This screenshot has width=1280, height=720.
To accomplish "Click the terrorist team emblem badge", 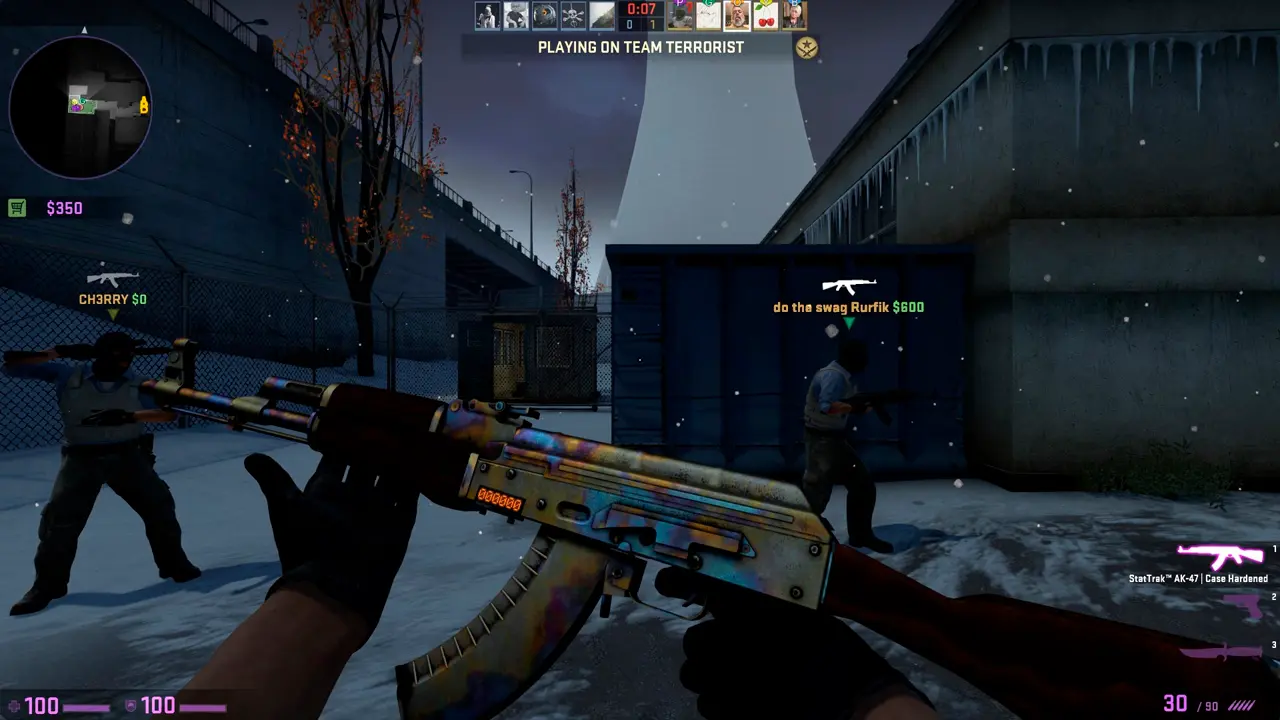I will pyautogui.click(x=806, y=47).
